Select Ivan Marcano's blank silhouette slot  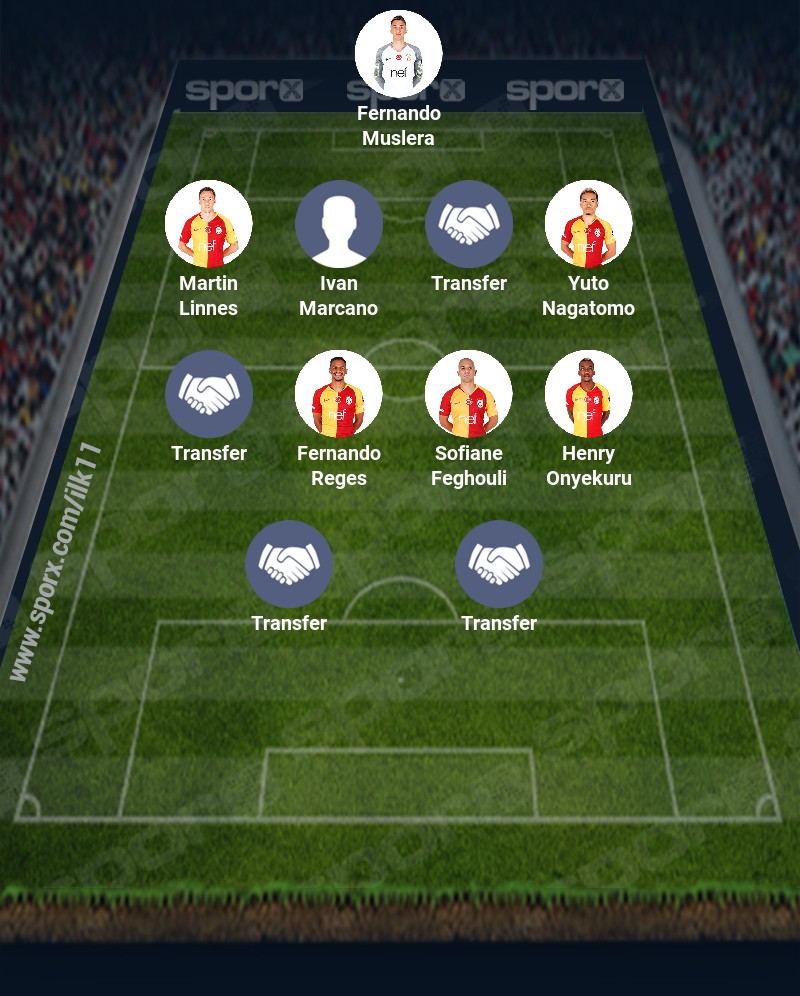[338, 224]
